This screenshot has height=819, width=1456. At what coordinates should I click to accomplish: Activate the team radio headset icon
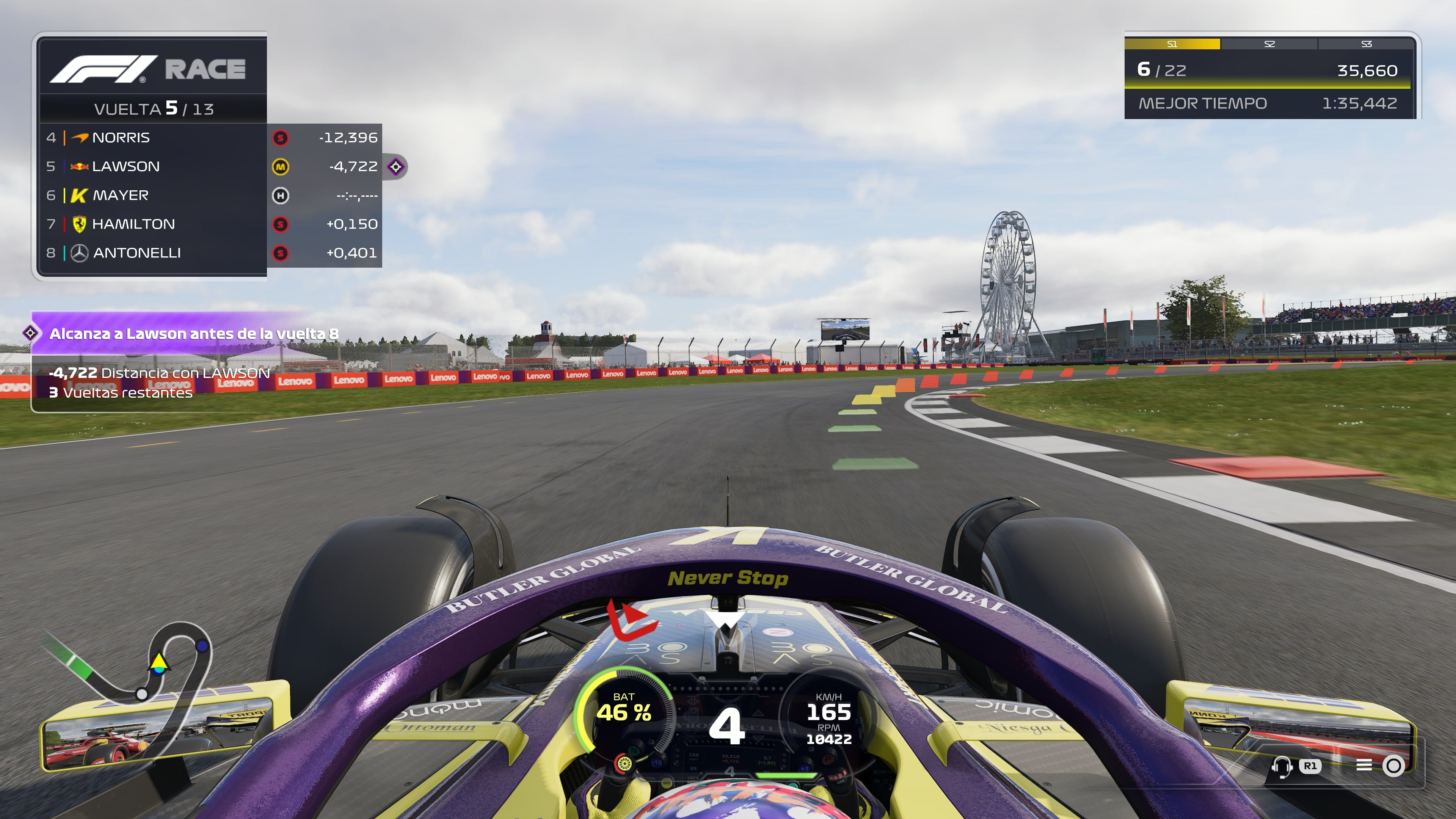tap(1281, 766)
